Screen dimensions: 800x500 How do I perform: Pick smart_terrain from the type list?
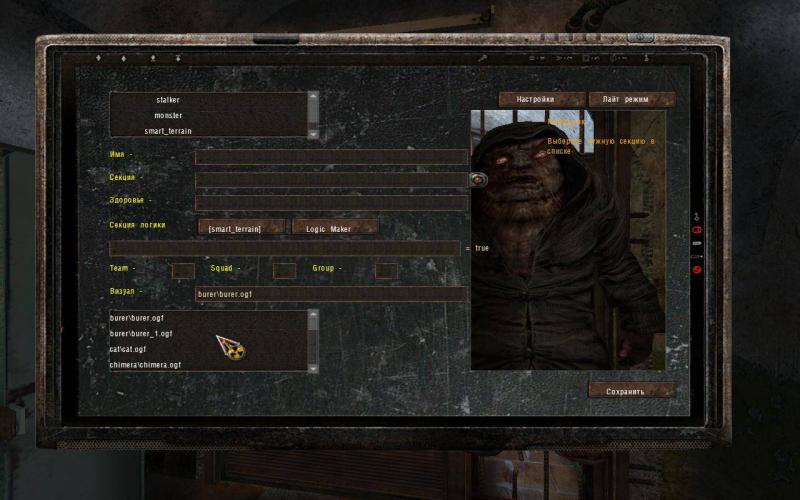pyautogui.click(x=167, y=131)
